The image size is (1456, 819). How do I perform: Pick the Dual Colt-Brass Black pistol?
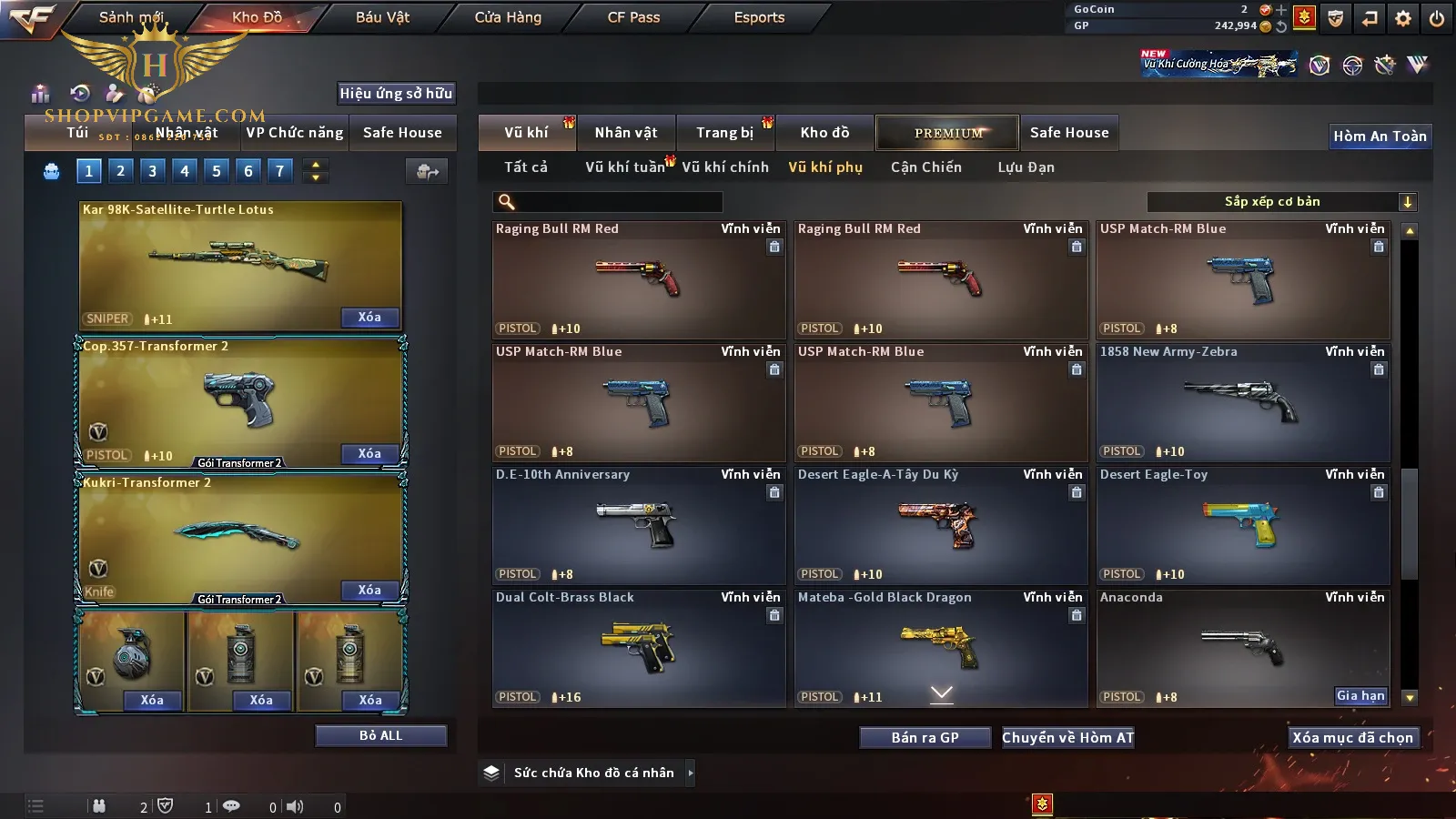(x=639, y=648)
